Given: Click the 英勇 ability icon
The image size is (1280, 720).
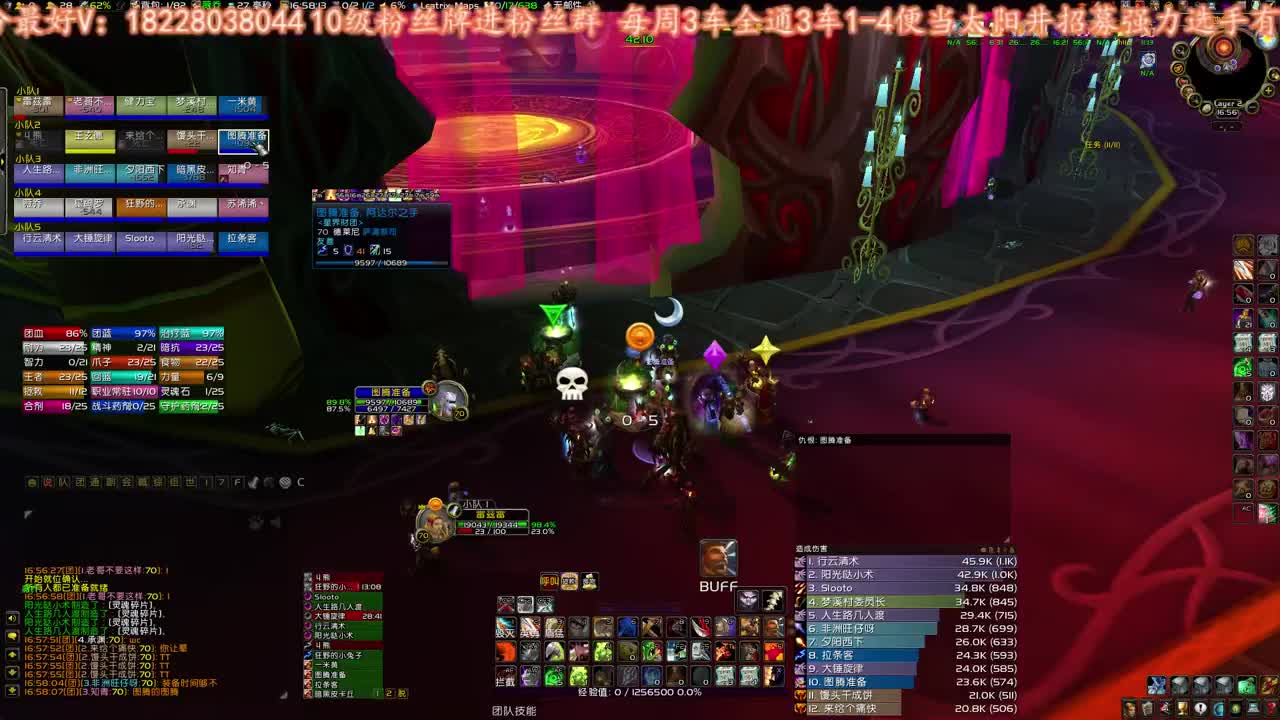Looking at the screenshot, I should 531,627.
